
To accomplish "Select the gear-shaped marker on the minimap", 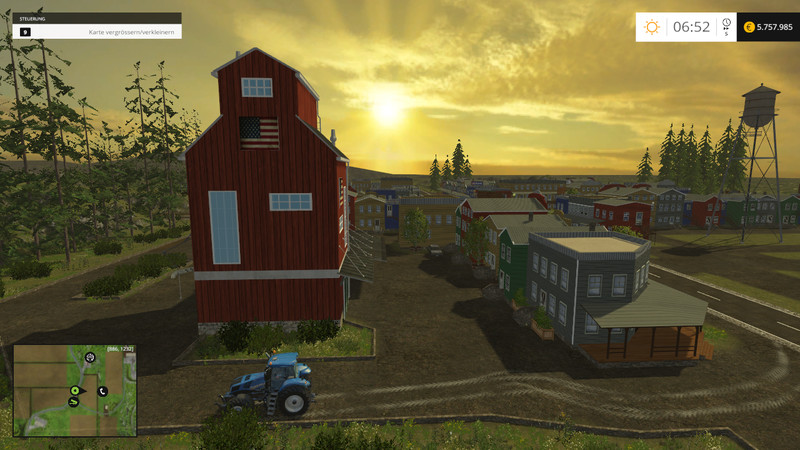I will coord(90,356).
